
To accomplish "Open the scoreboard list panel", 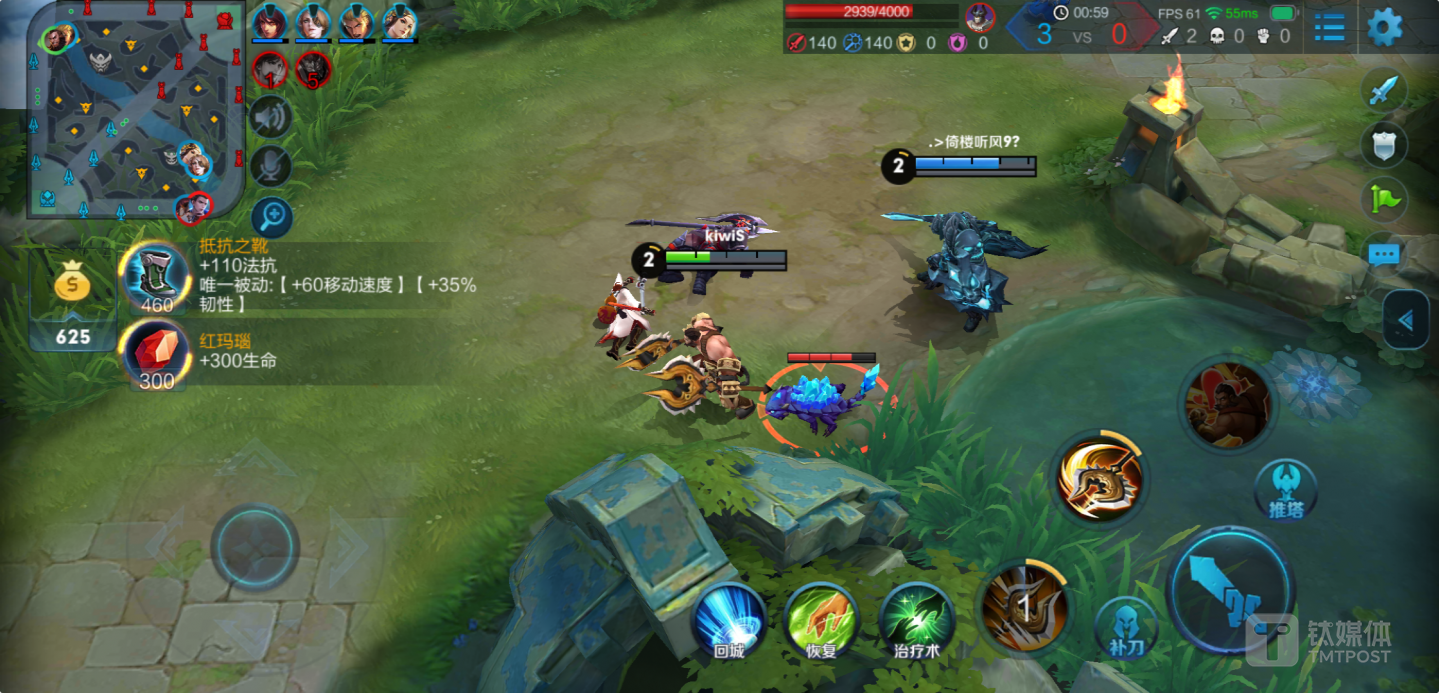I will [x=1329, y=27].
